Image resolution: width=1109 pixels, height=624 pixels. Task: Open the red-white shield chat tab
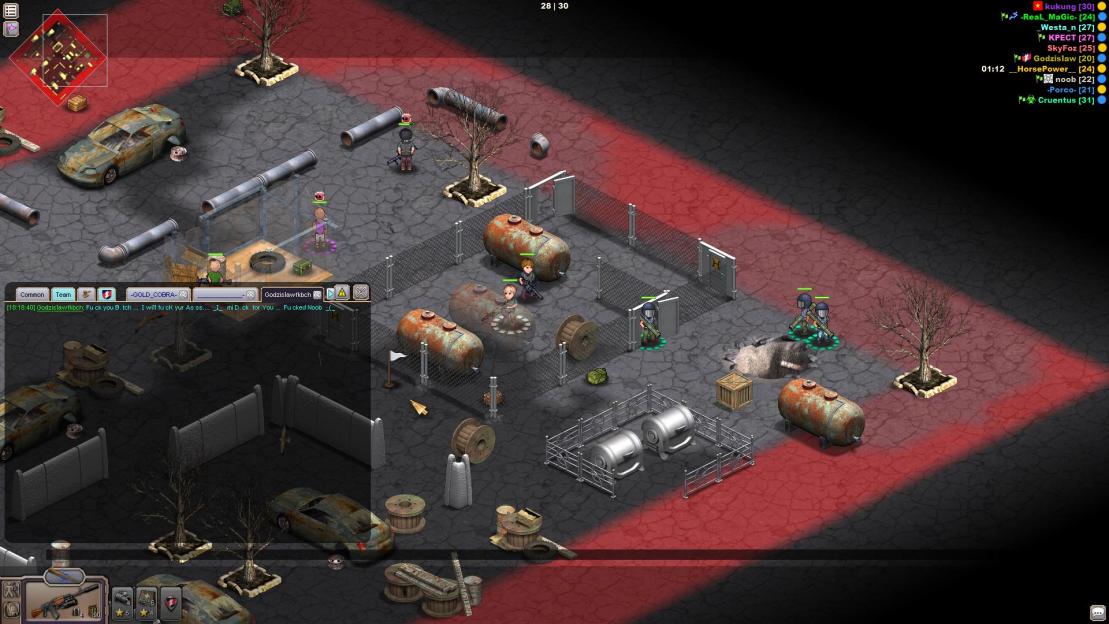coord(107,295)
